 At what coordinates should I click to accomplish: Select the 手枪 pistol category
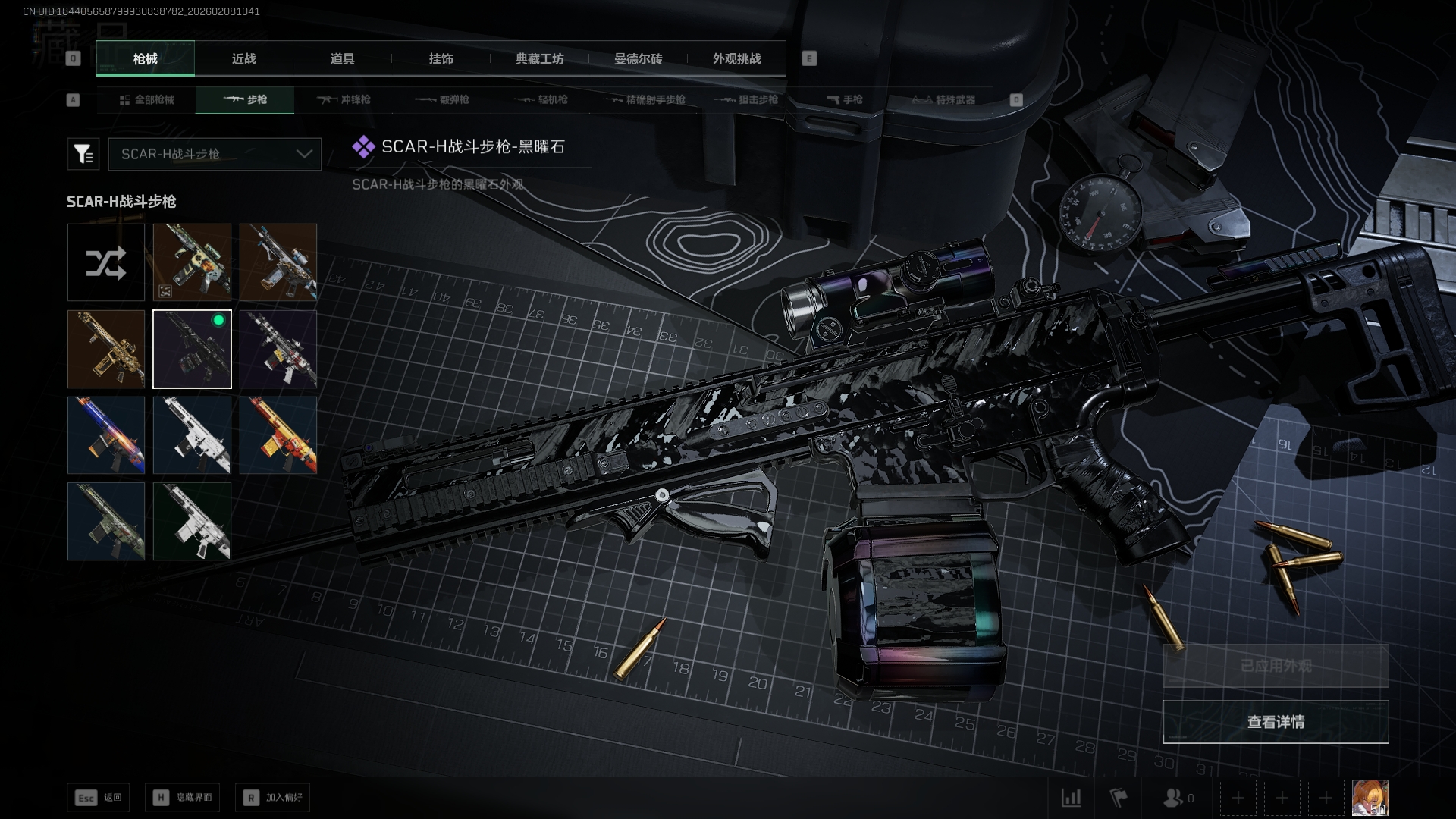844,99
